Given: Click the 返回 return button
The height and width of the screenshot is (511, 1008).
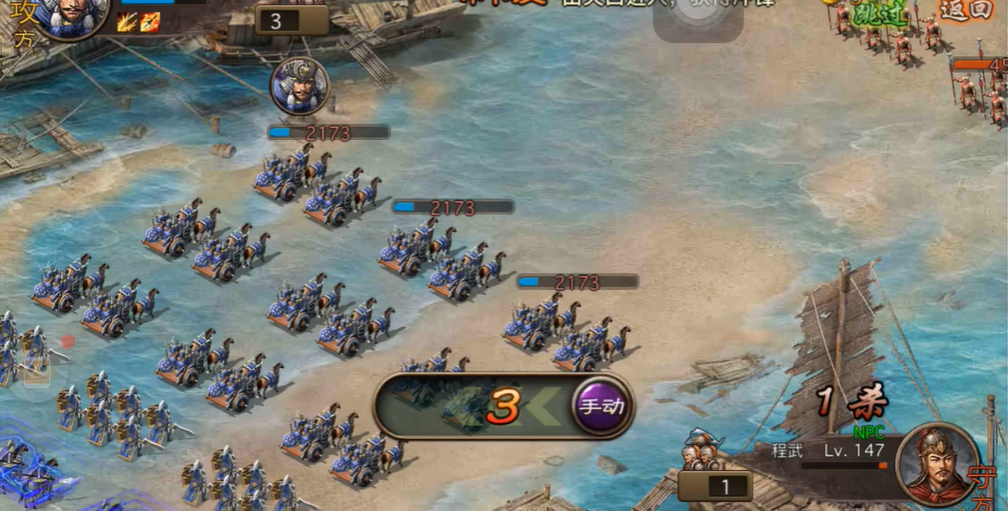Looking at the screenshot, I should (x=964, y=11).
